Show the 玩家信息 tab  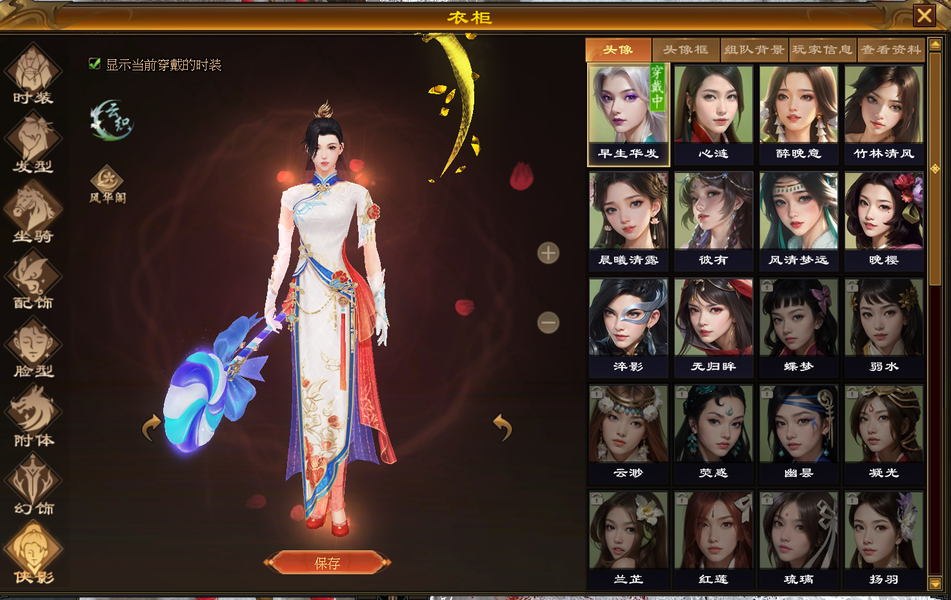822,50
